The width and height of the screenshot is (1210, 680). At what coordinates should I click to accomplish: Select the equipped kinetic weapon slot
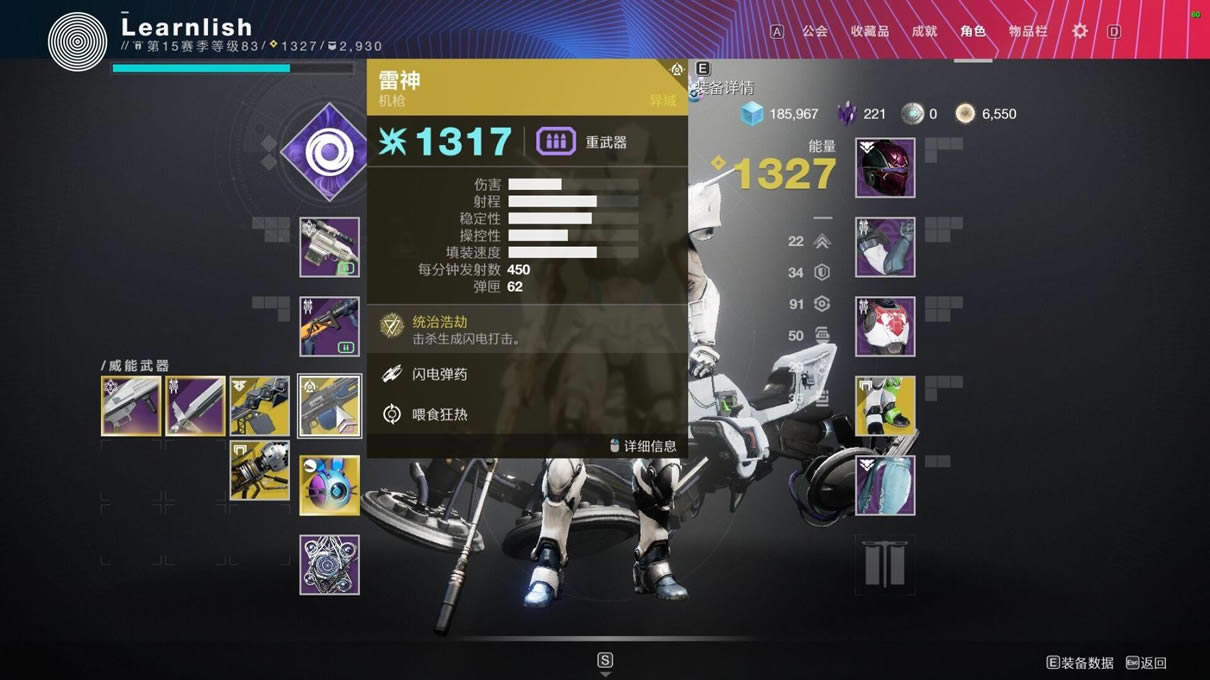point(330,247)
